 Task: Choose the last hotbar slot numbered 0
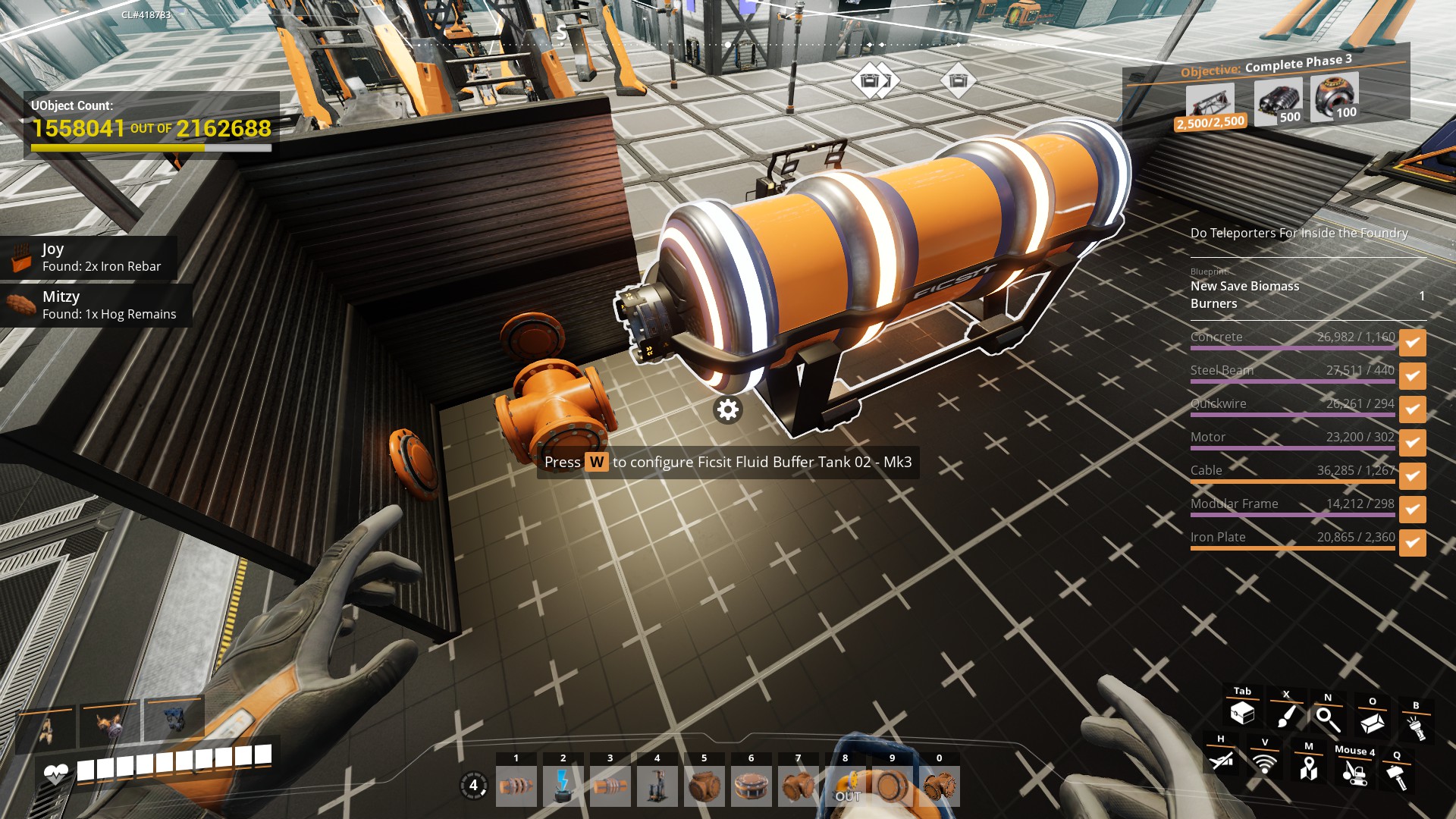(940, 786)
